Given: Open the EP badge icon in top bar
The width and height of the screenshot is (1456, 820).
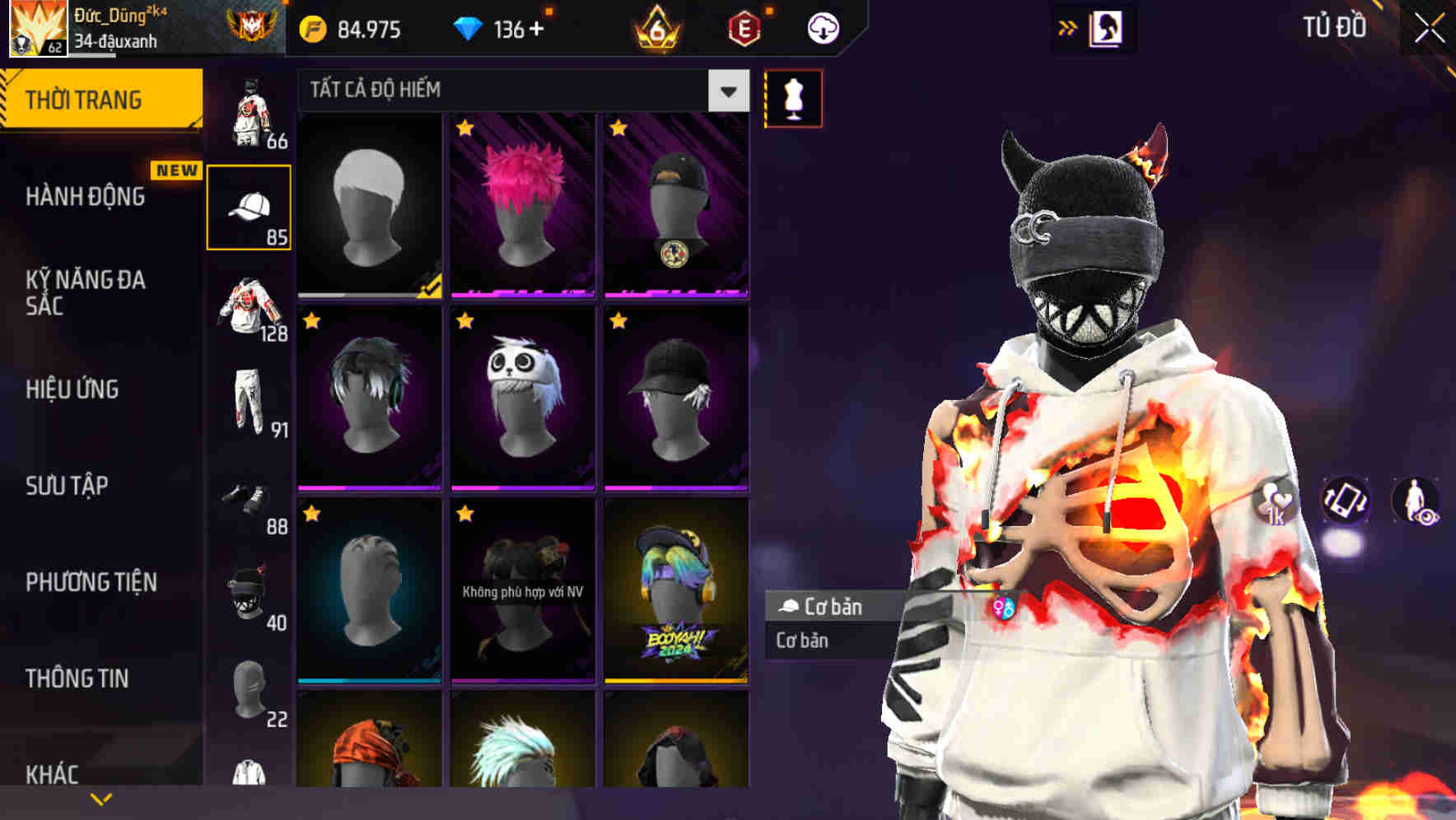Looking at the screenshot, I should click(x=744, y=27).
